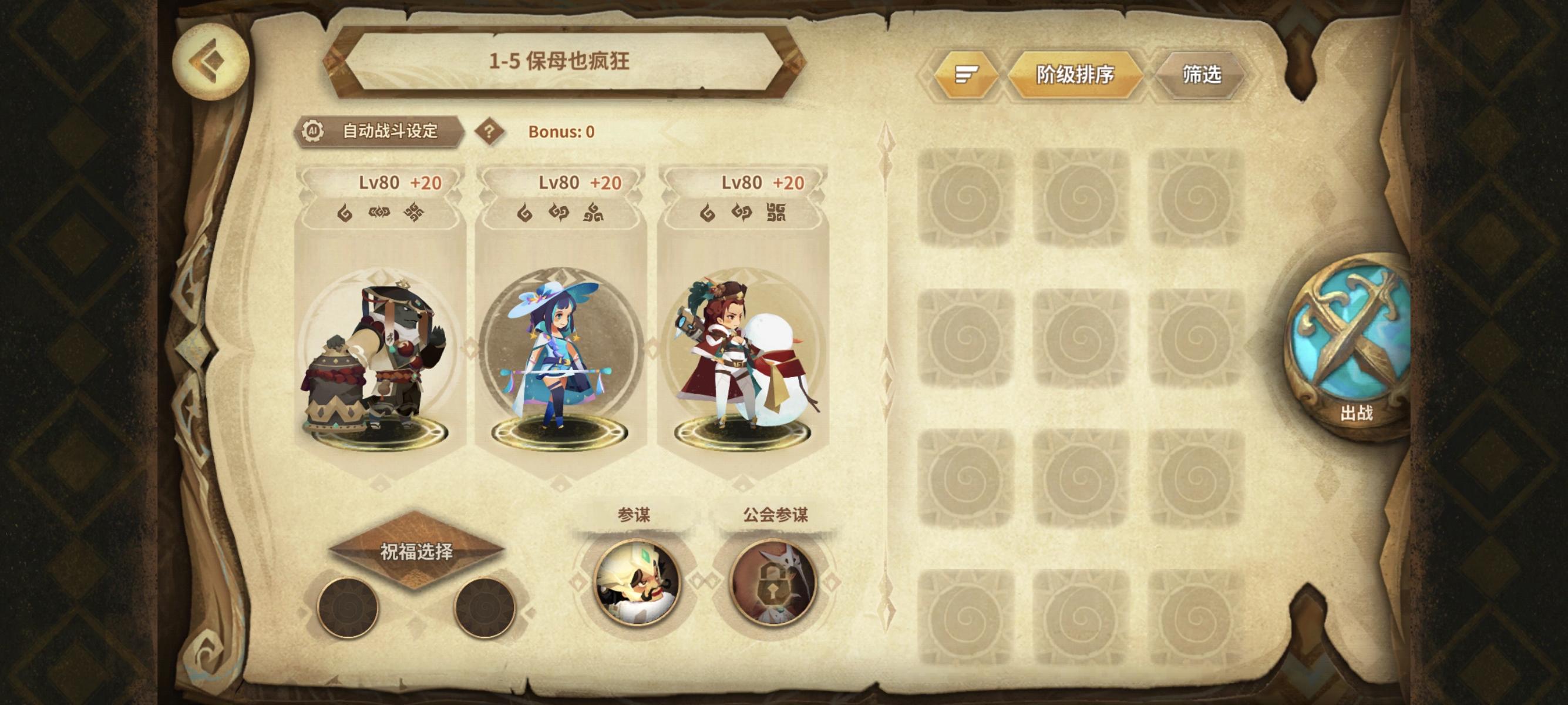Switch to the 参谋 advisor section
This screenshot has height=705, width=1568.
(x=634, y=515)
